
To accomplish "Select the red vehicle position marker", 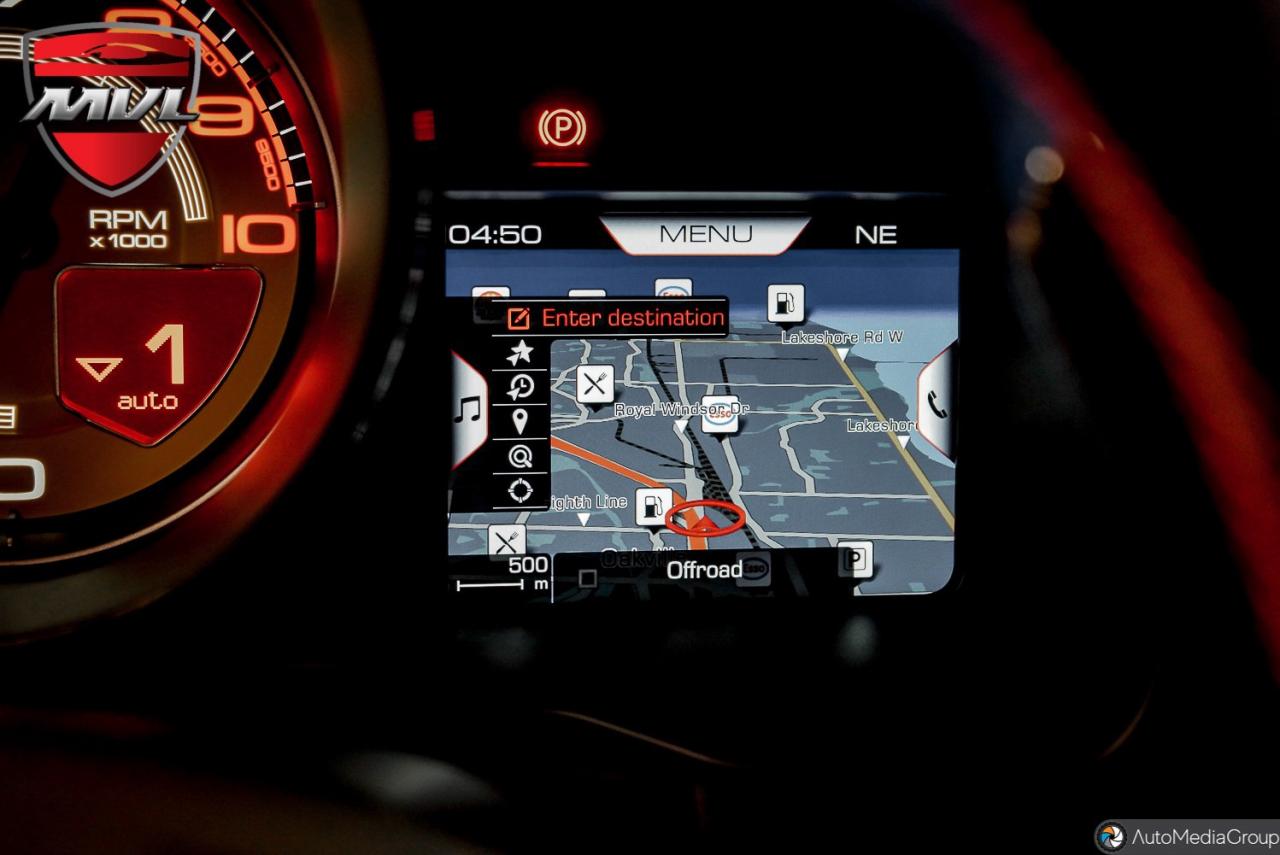I will (704, 518).
